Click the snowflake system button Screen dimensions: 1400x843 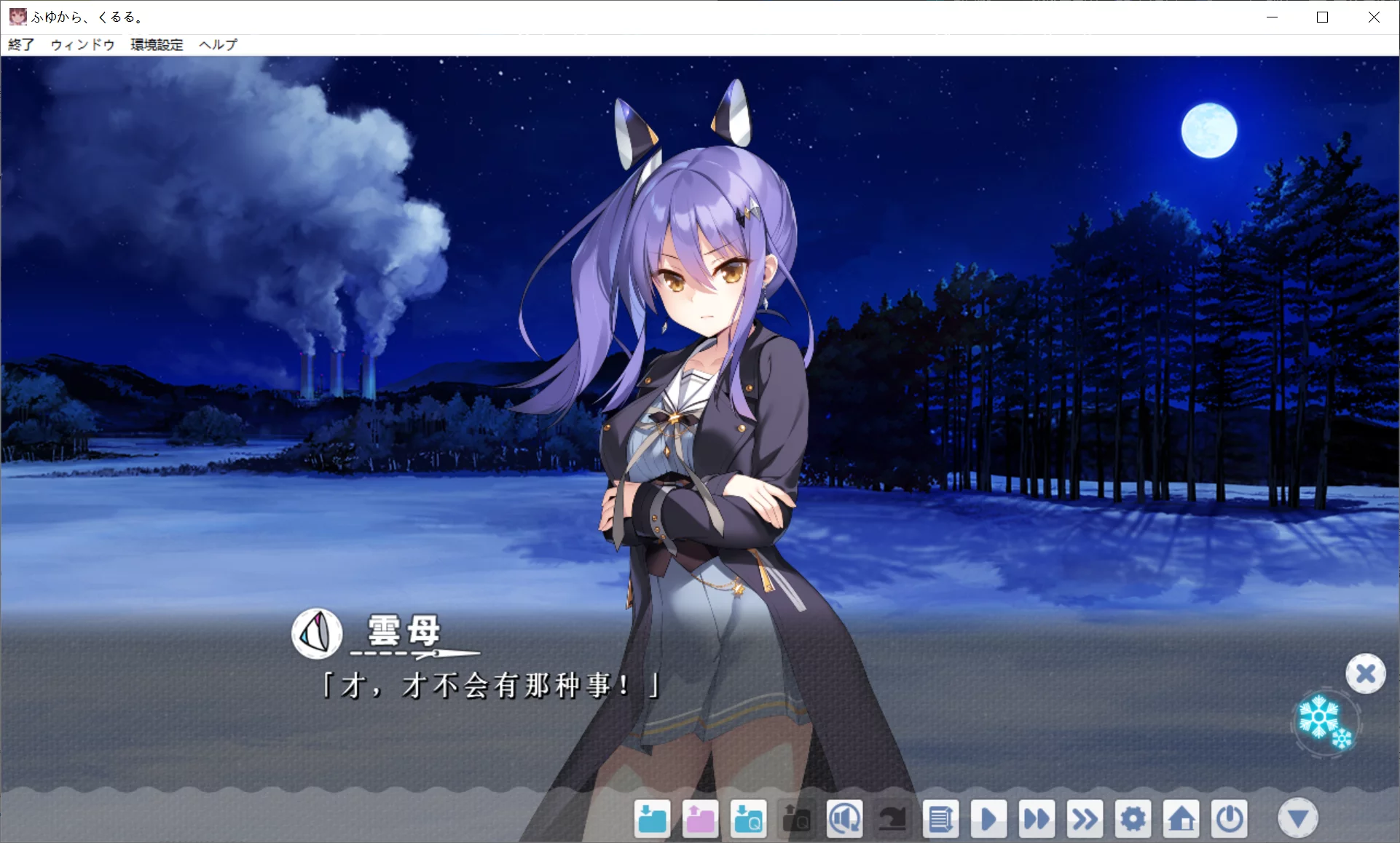1323,723
